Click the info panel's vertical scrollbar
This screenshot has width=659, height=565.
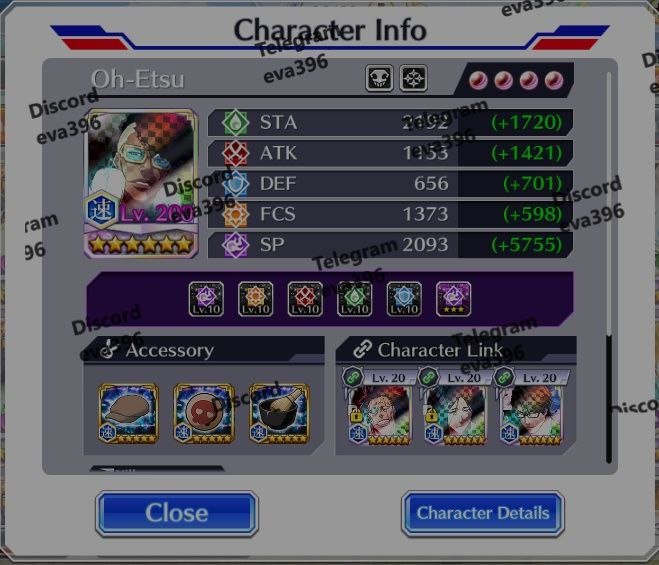pyautogui.click(x=608, y=400)
